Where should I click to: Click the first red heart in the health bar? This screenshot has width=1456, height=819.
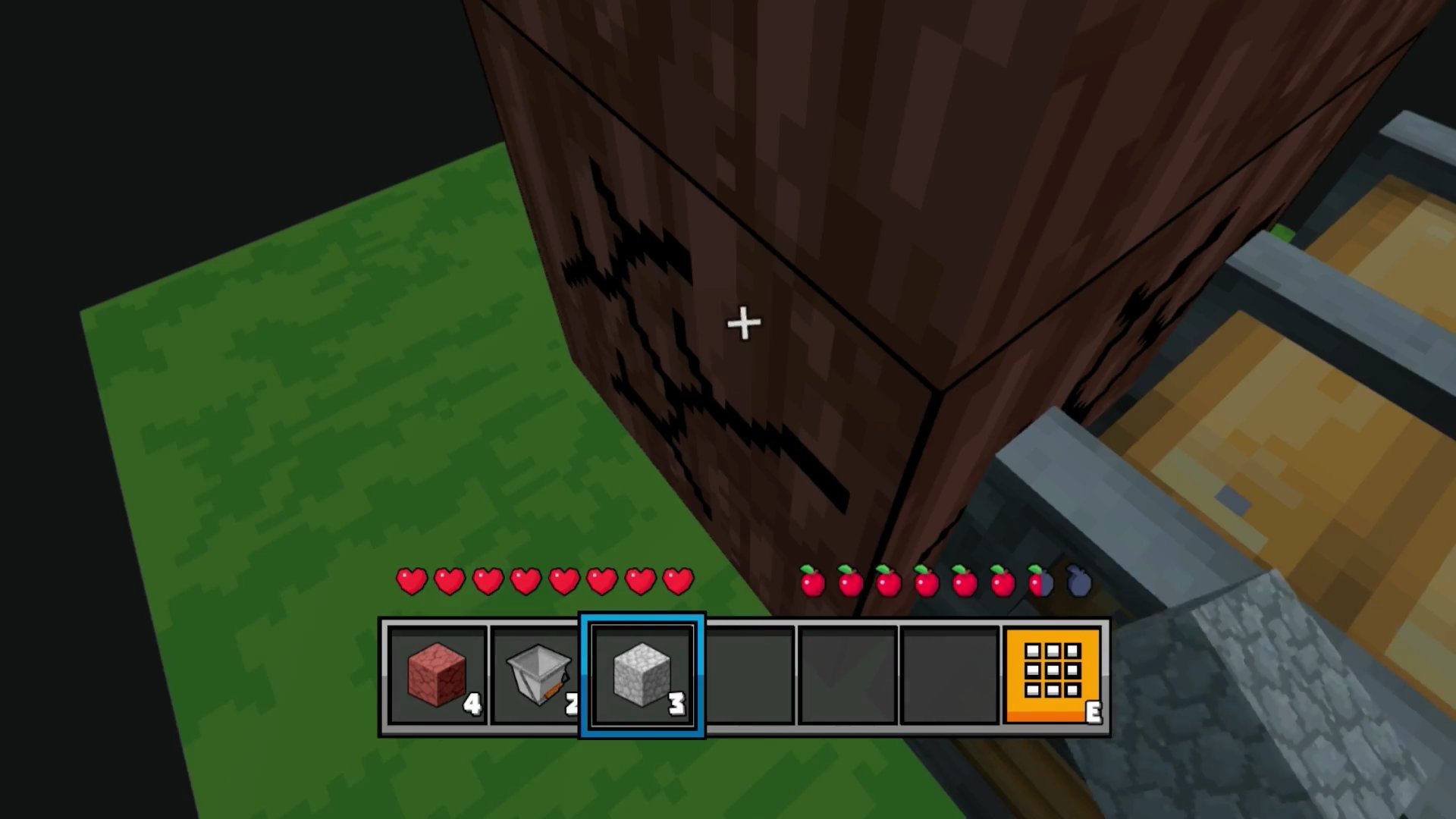(412, 580)
